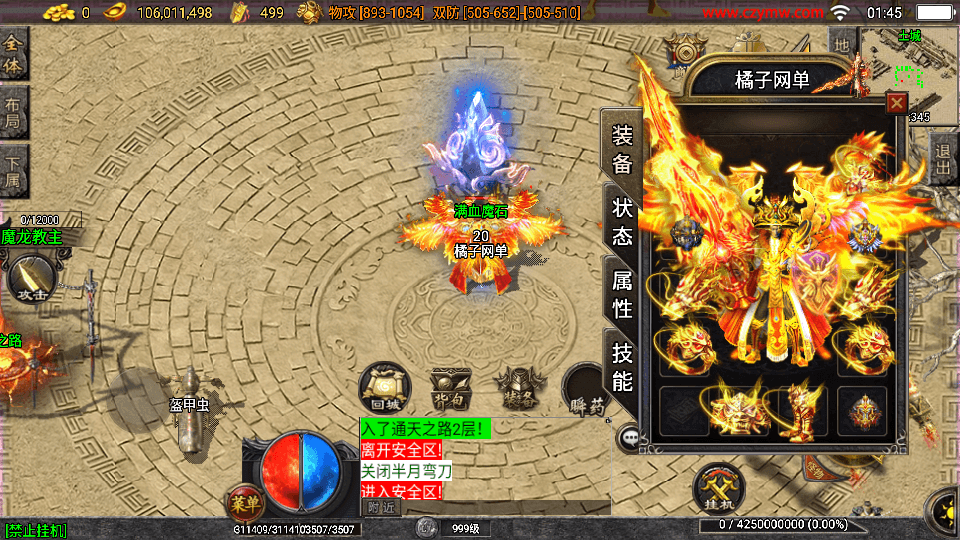960x540 pixels.
Task: Select the 属性 attributes tab
Action: (622, 293)
